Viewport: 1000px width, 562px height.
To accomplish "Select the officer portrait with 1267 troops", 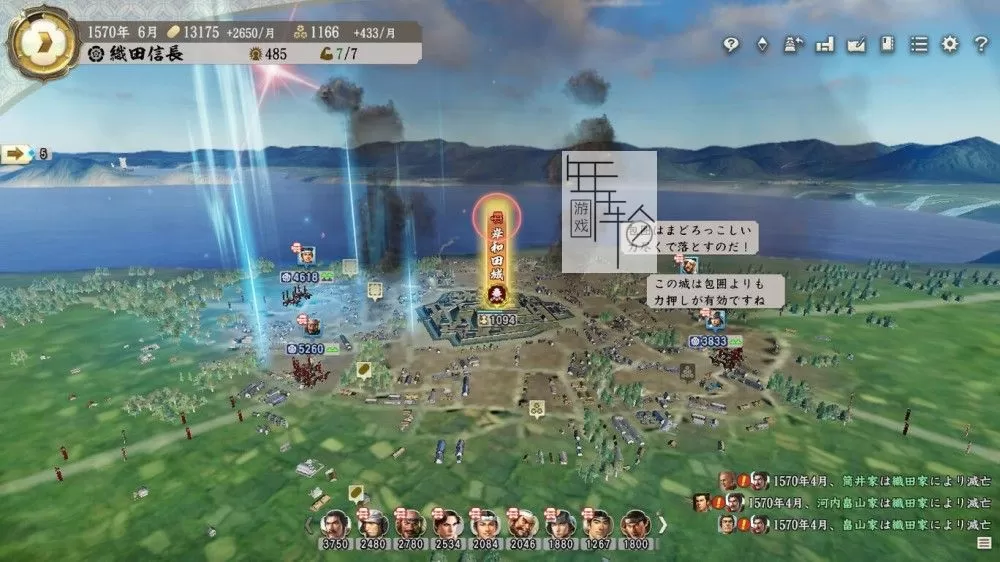I will coord(598,524).
